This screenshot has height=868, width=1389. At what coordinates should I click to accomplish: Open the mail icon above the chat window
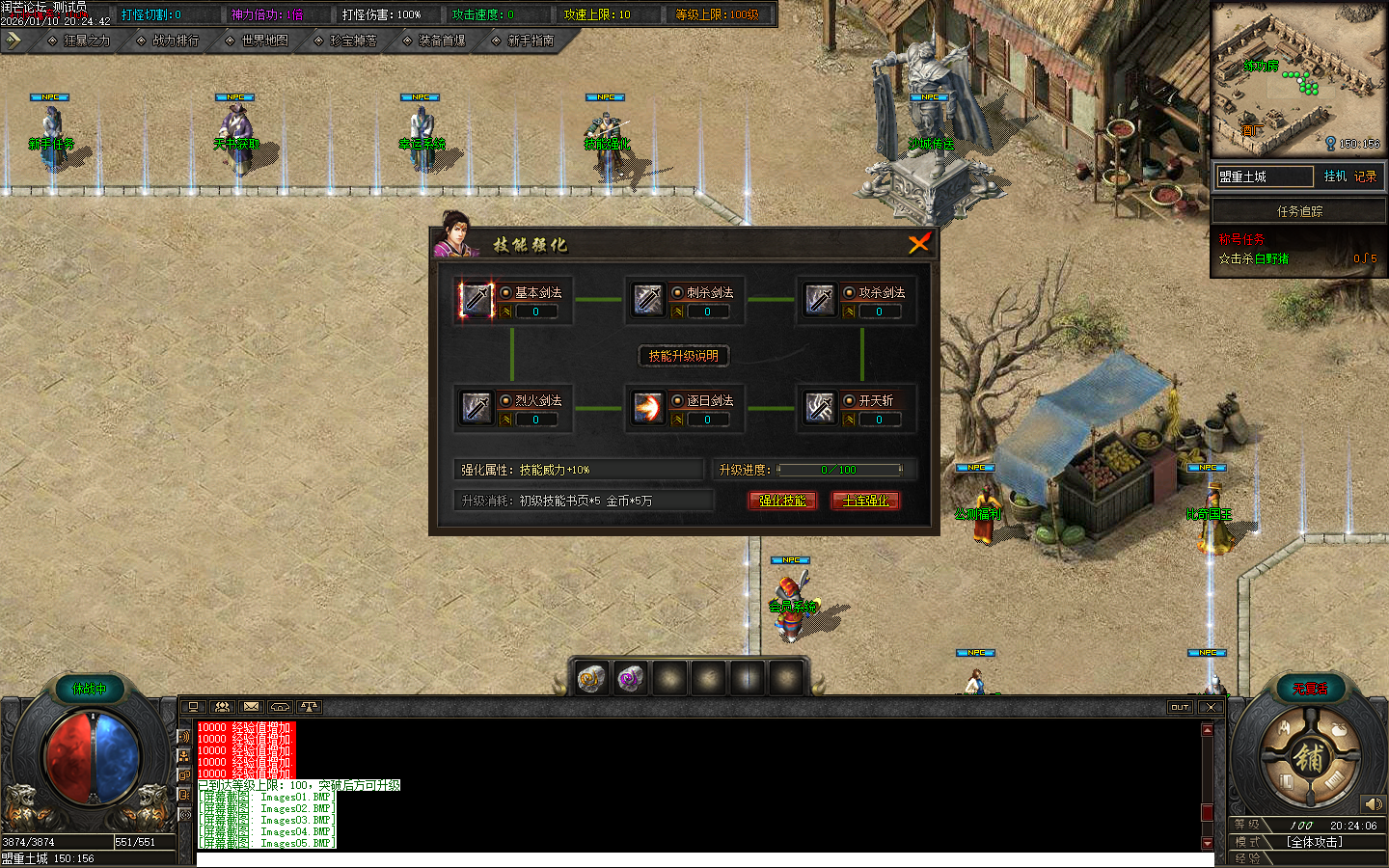pyautogui.click(x=251, y=707)
